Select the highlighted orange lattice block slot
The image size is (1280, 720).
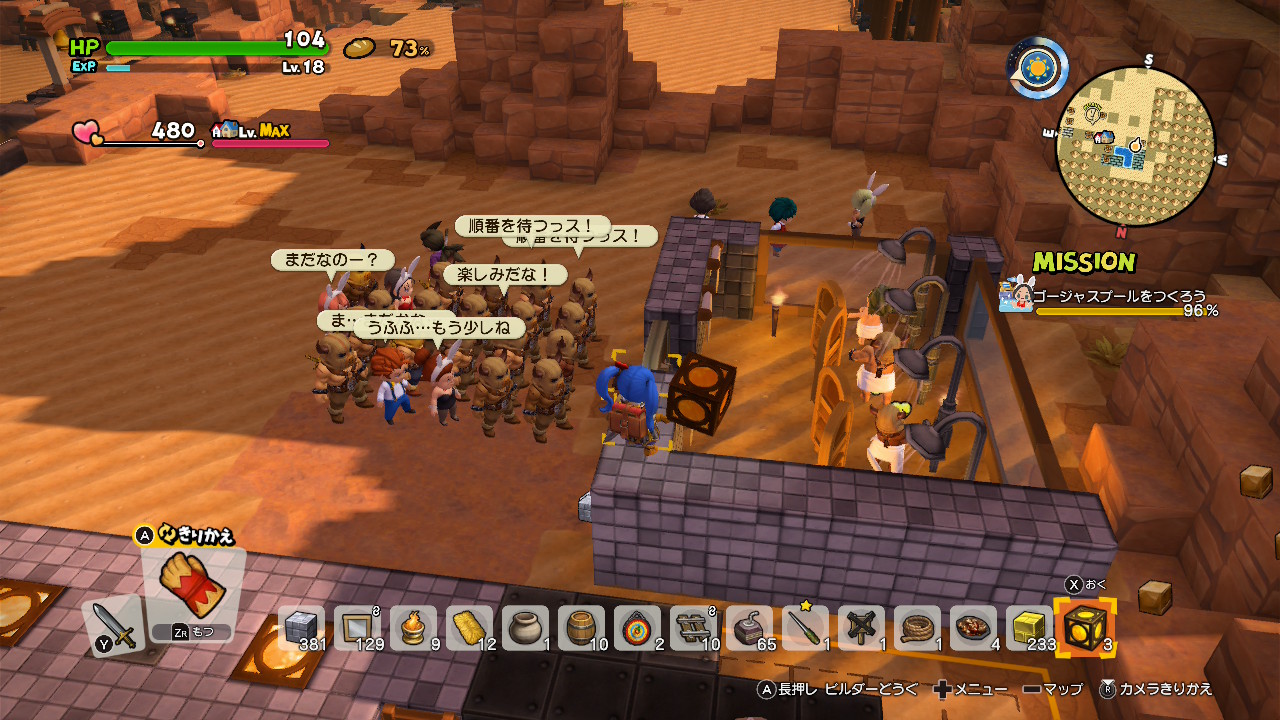tap(1085, 629)
